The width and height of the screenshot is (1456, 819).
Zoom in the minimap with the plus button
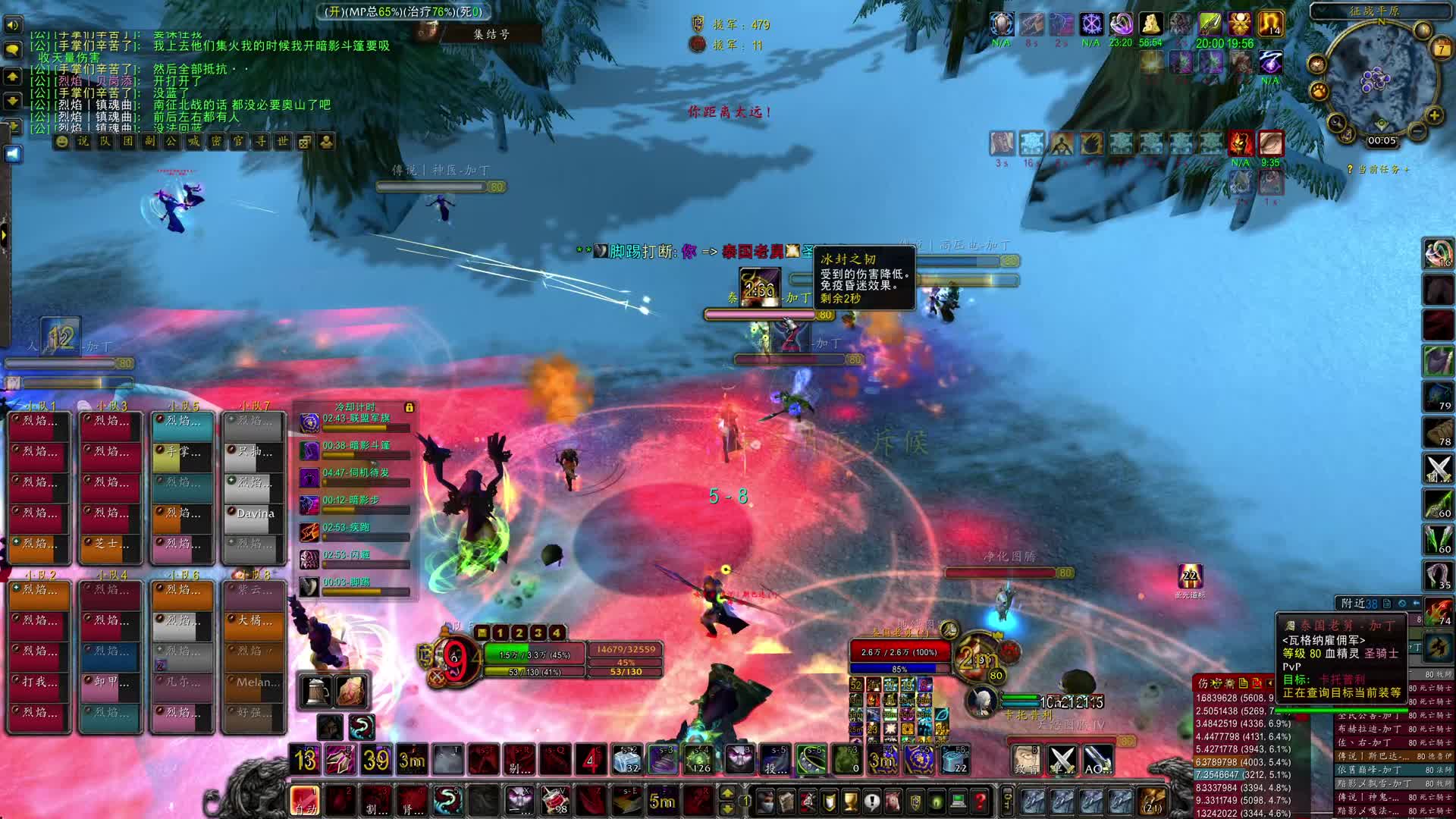(1434, 115)
